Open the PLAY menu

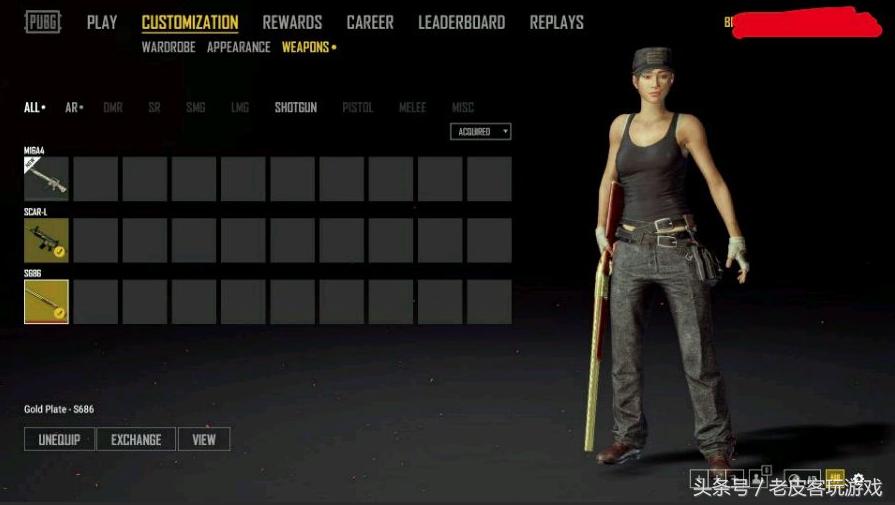[x=102, y=22]
